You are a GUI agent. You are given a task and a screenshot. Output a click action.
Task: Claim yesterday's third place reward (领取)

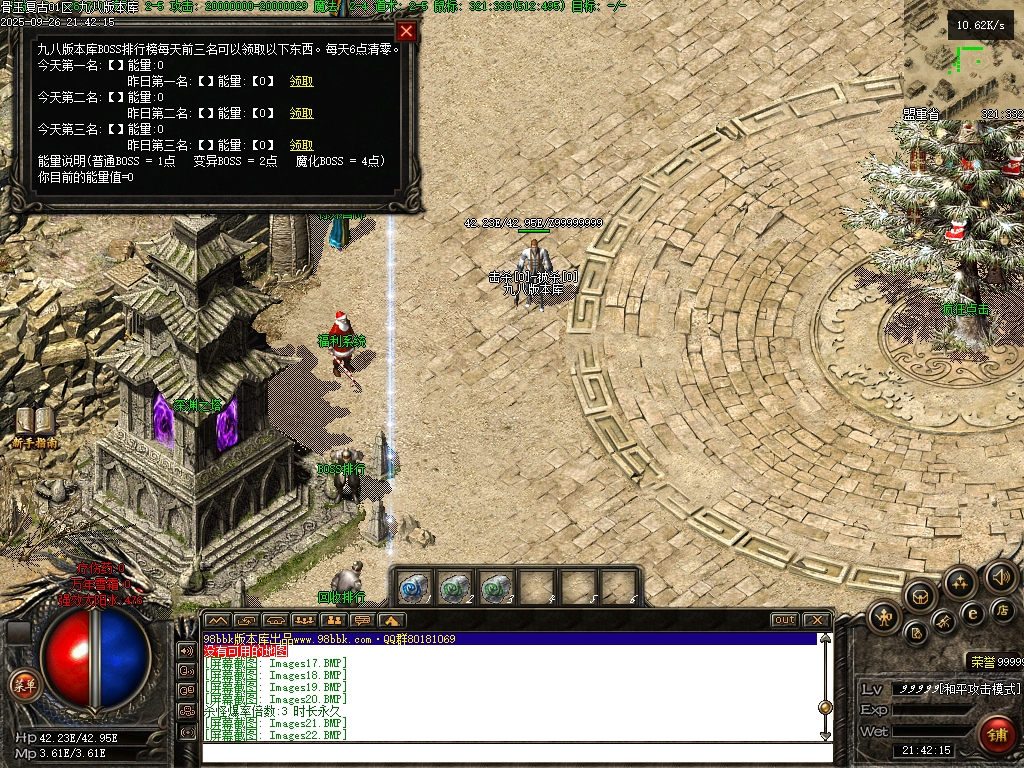301,145
